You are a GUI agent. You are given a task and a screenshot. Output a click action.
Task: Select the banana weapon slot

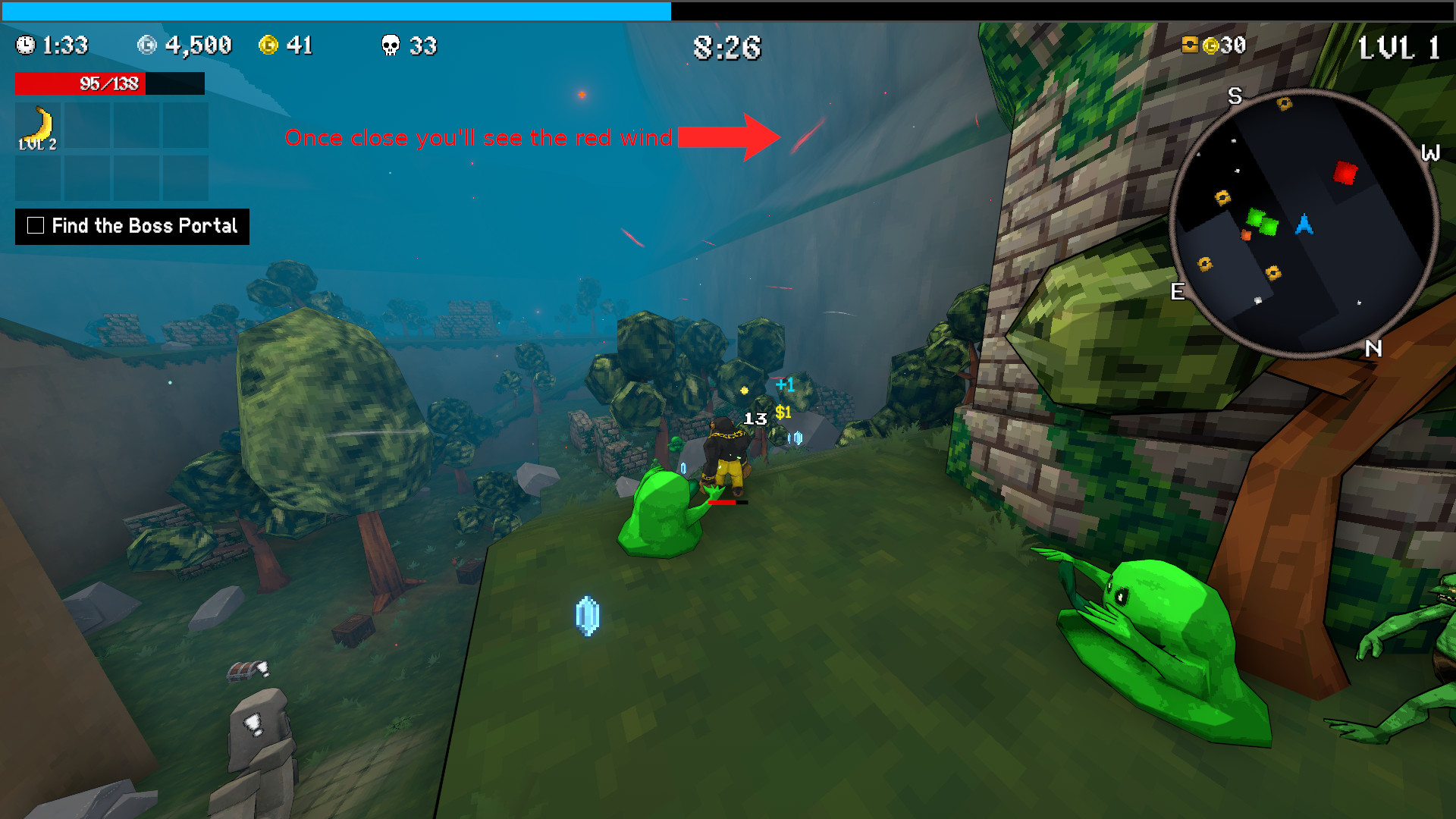(x=38, y=126)
